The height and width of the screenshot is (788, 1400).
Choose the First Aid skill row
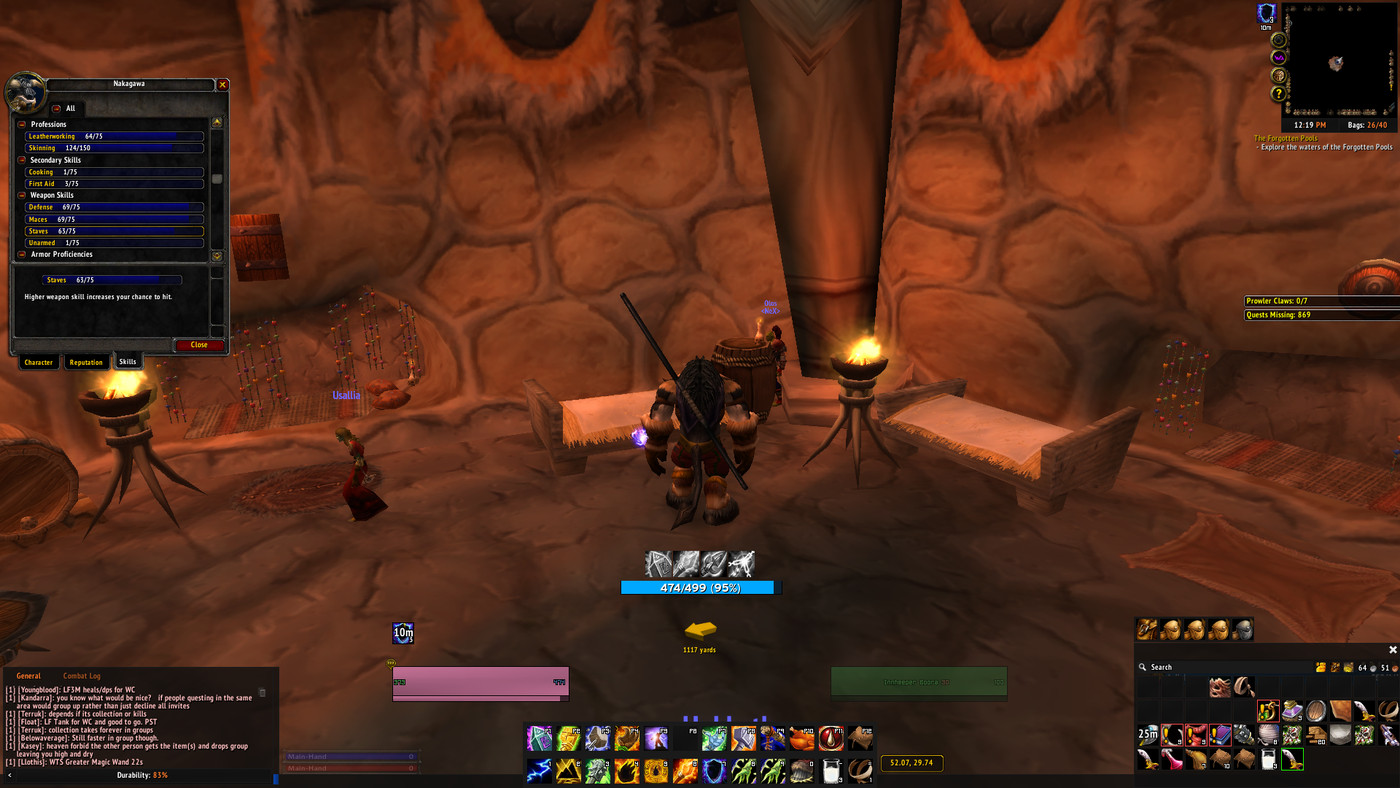(x=114, y=184)
